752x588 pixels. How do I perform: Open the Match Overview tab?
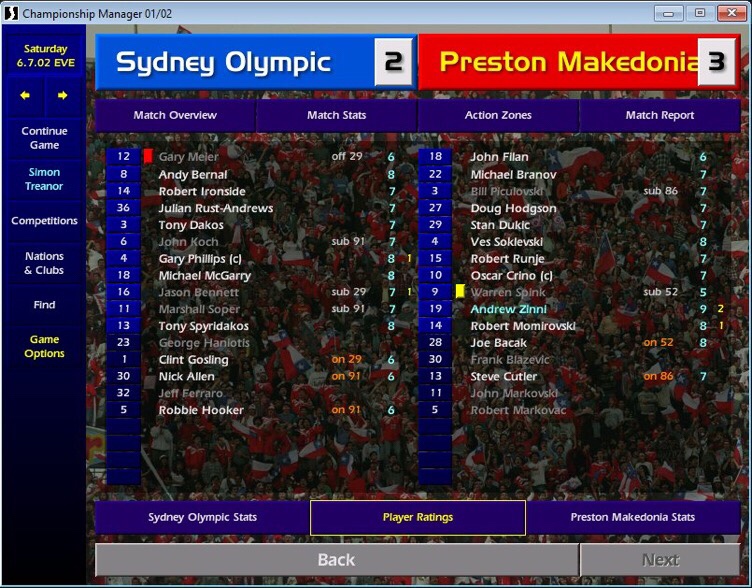pos(175,115)
